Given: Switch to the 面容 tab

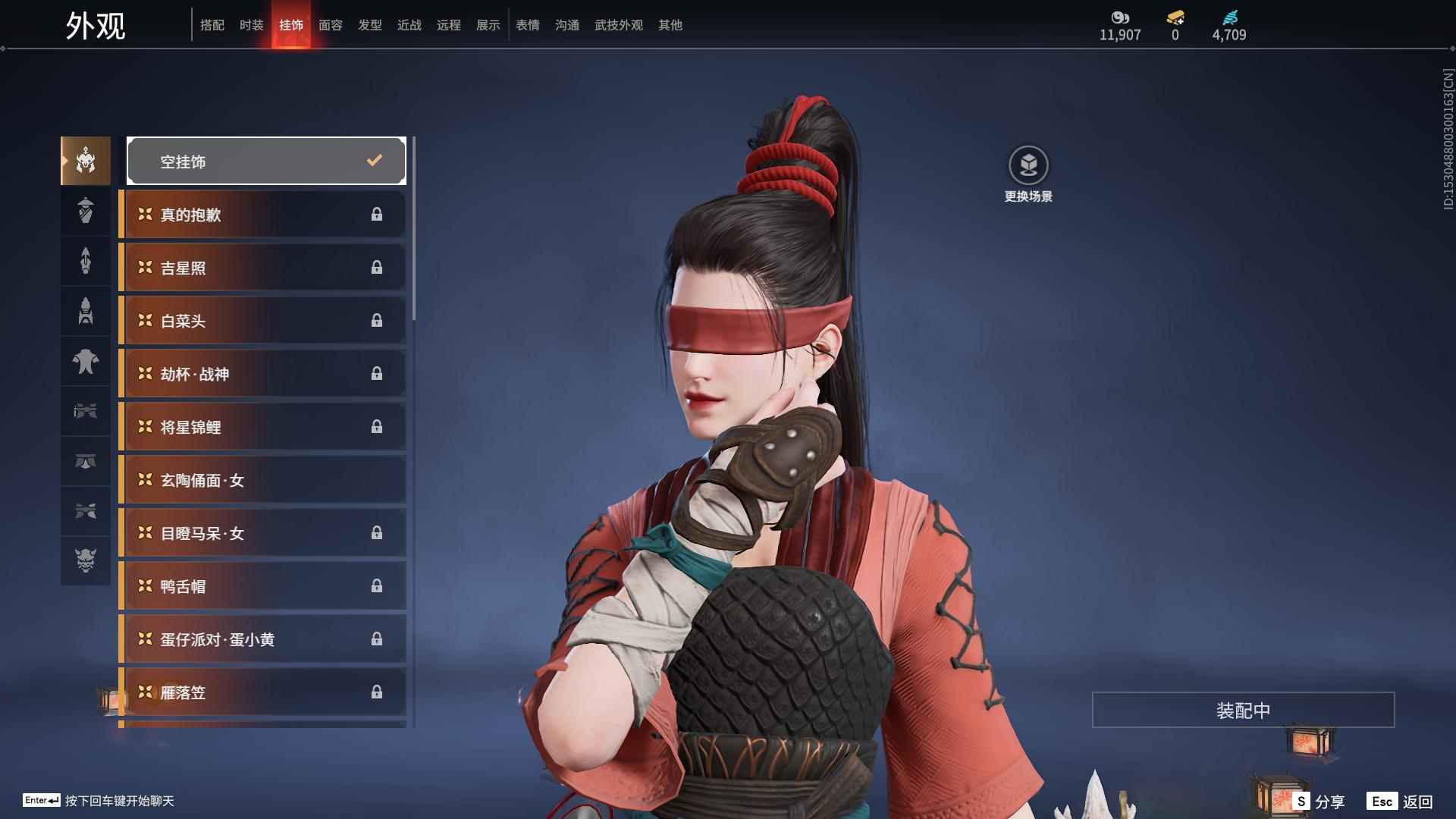Looking at the screenshot, I should [331, 25].
